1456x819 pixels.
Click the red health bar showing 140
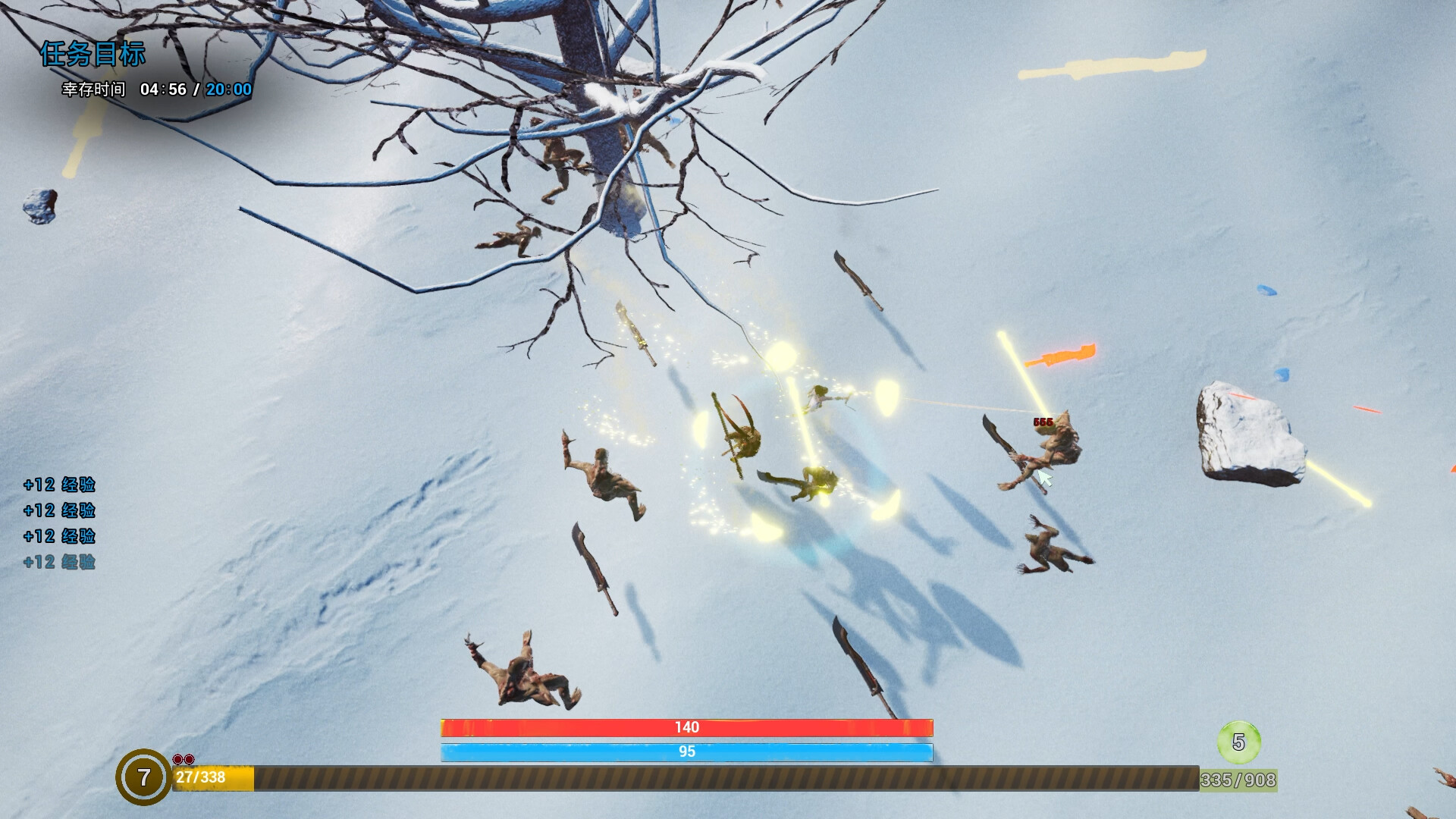pos(686,726)
